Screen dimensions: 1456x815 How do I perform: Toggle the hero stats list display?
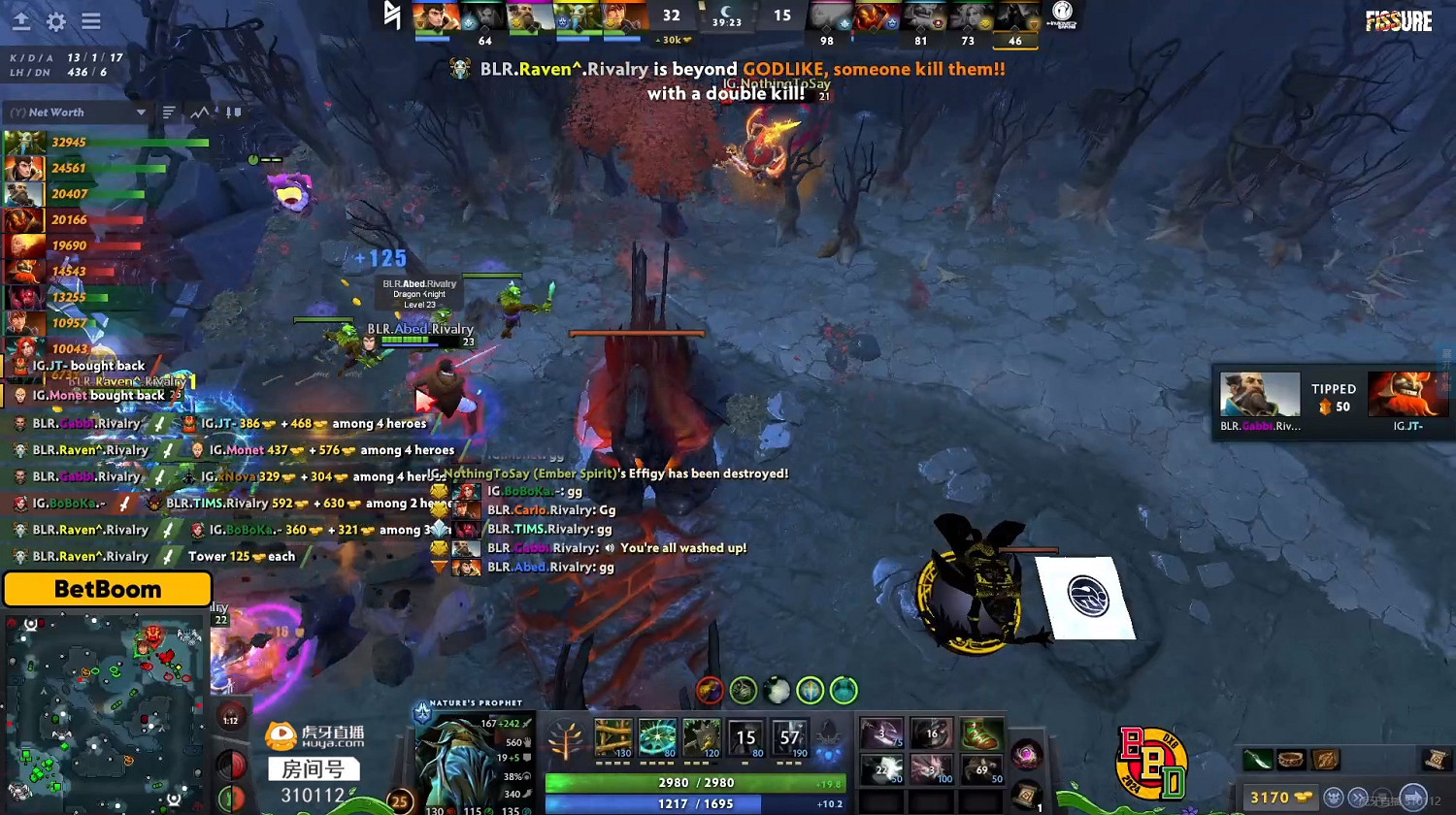168,112
